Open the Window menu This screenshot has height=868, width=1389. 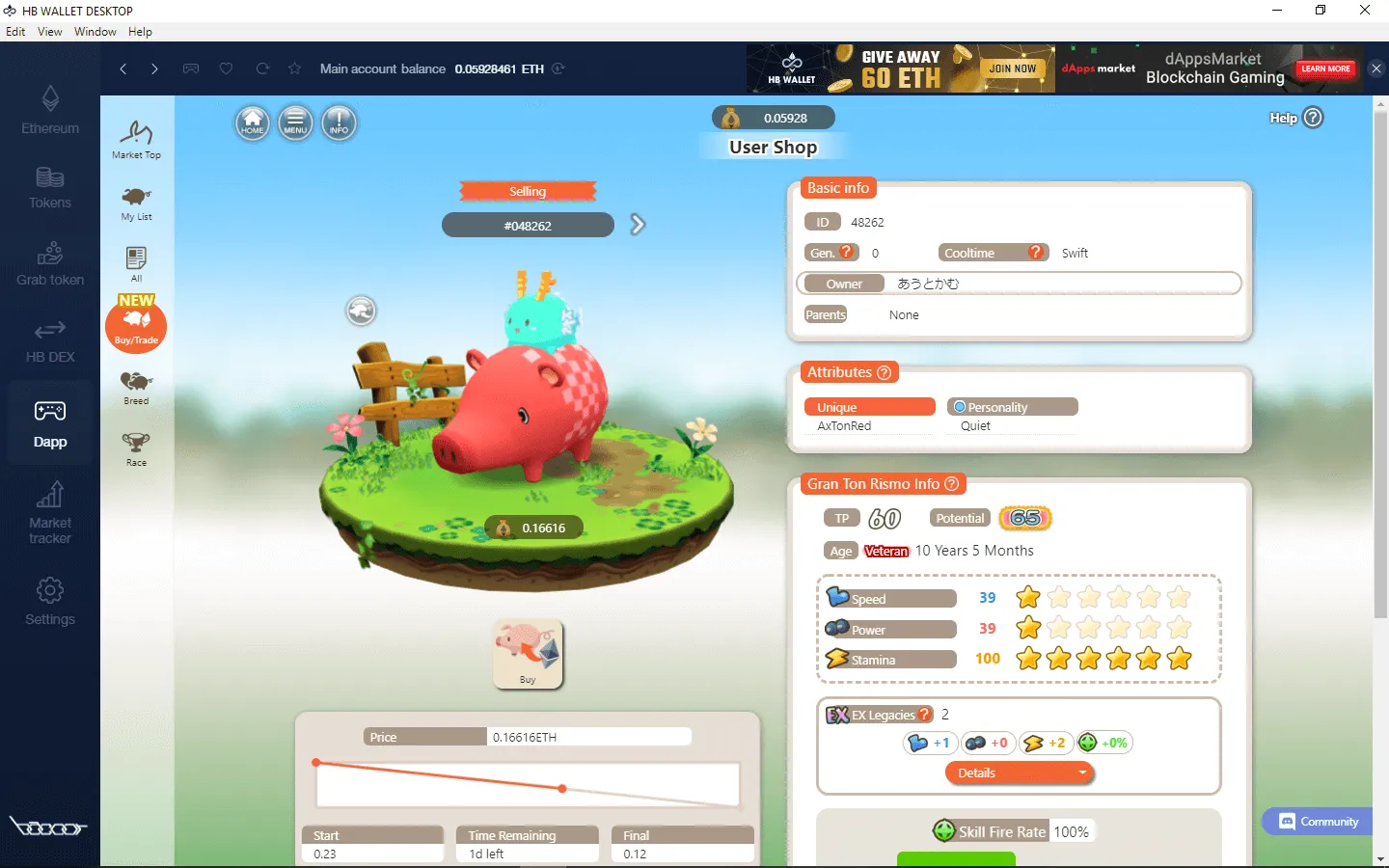[x=95, y=31]
